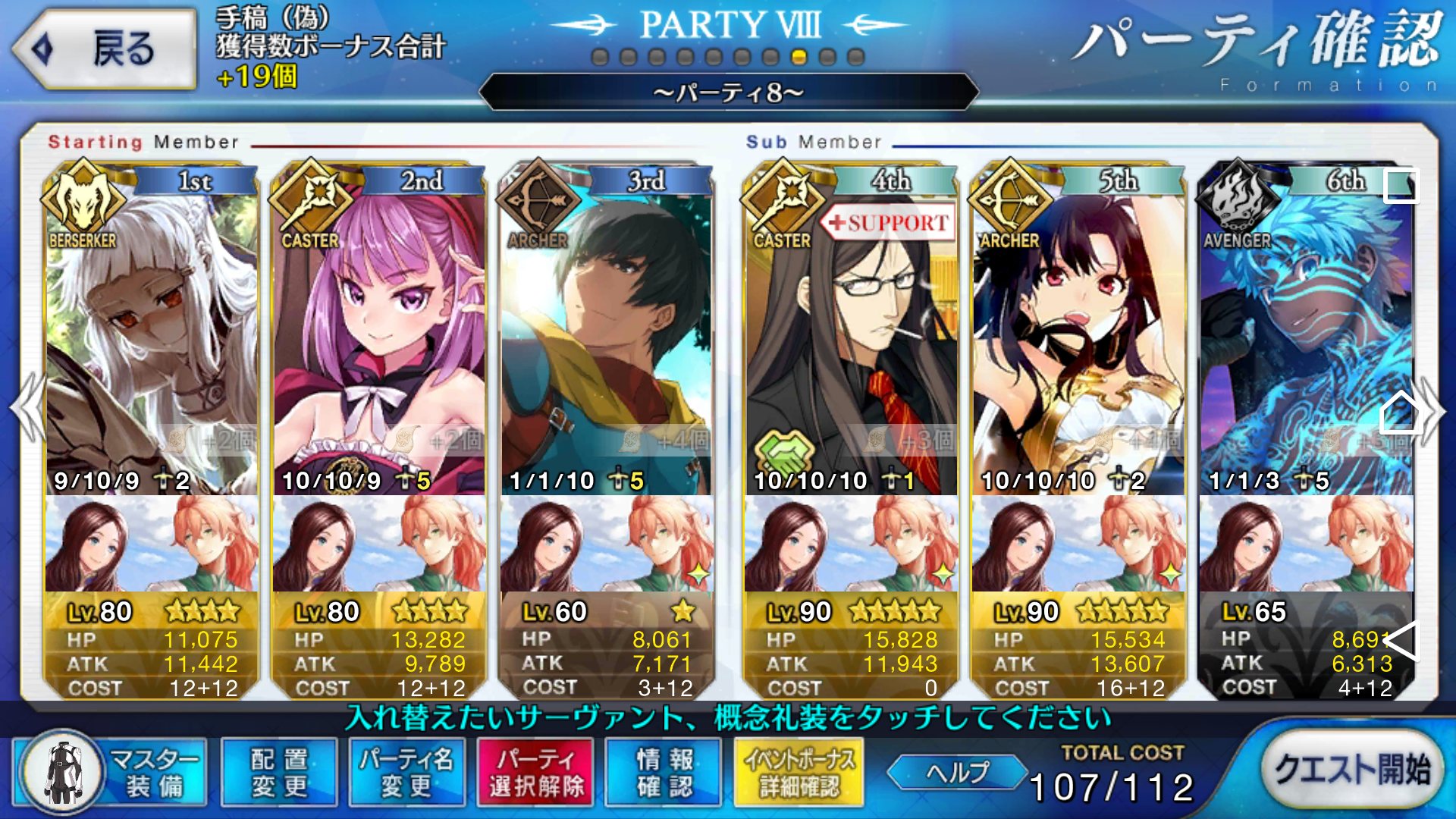This screenshot has height=819, width=1456.
Task: Tap the Android back triangle icon
Action: 1401,641
